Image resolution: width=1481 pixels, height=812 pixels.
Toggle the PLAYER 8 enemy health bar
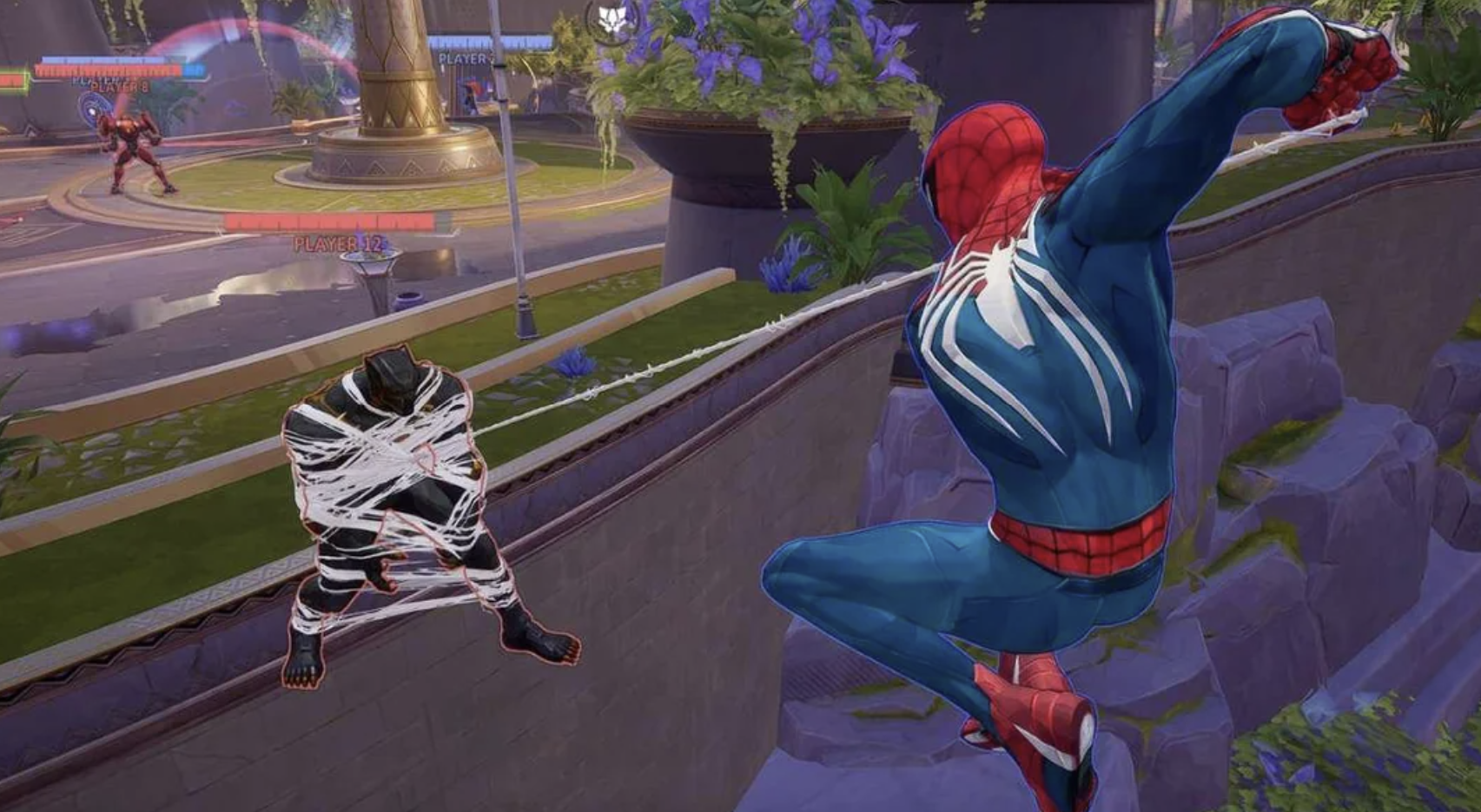click(x=107, y=69)
